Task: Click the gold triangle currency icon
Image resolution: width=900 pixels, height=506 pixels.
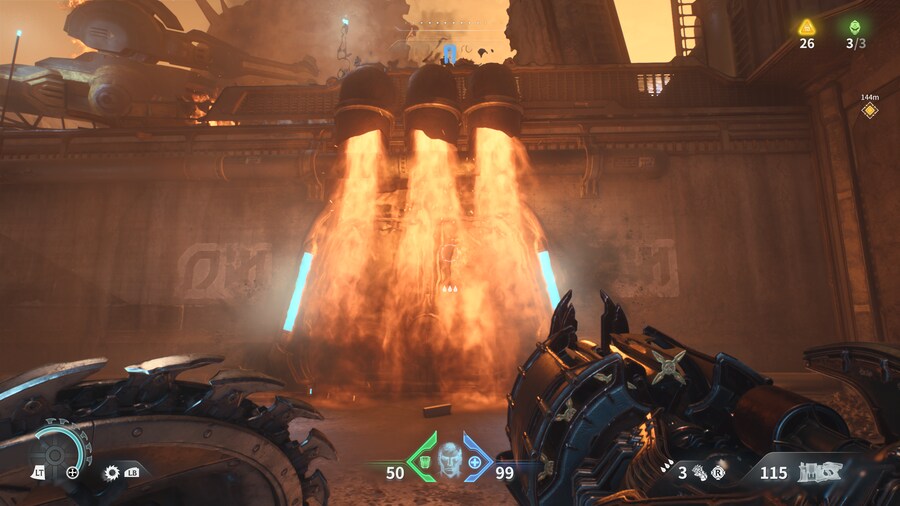Action: (x=806, y=27)
